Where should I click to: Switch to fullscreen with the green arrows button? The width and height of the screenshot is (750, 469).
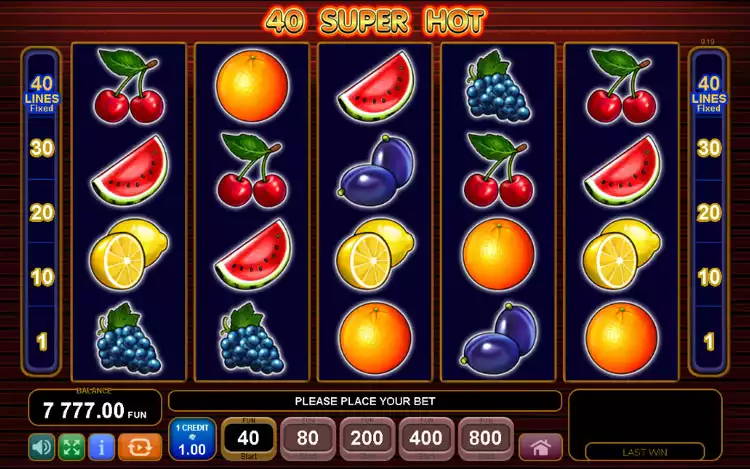[70, 446]
